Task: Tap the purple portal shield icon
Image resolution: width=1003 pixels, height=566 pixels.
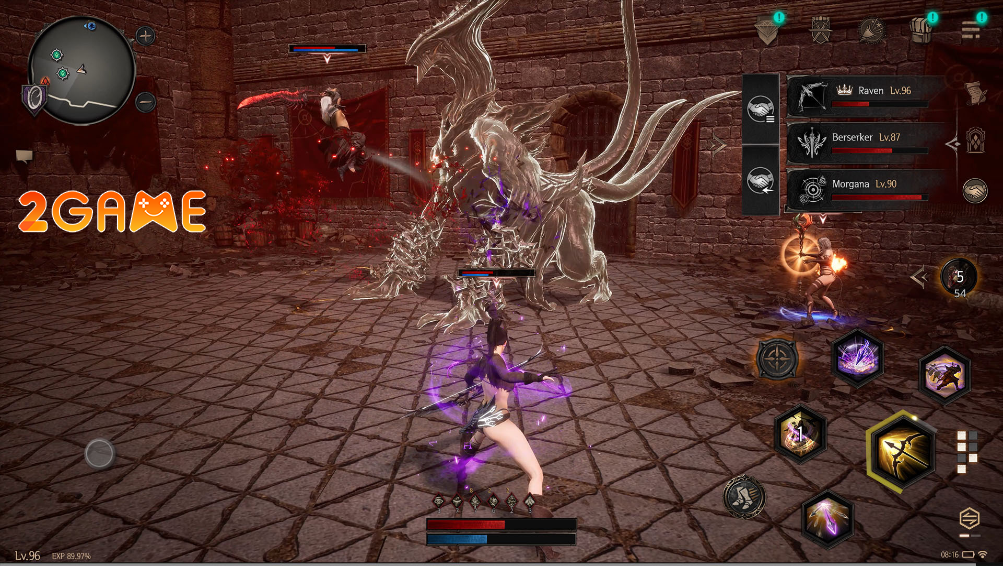Action: 35,97
